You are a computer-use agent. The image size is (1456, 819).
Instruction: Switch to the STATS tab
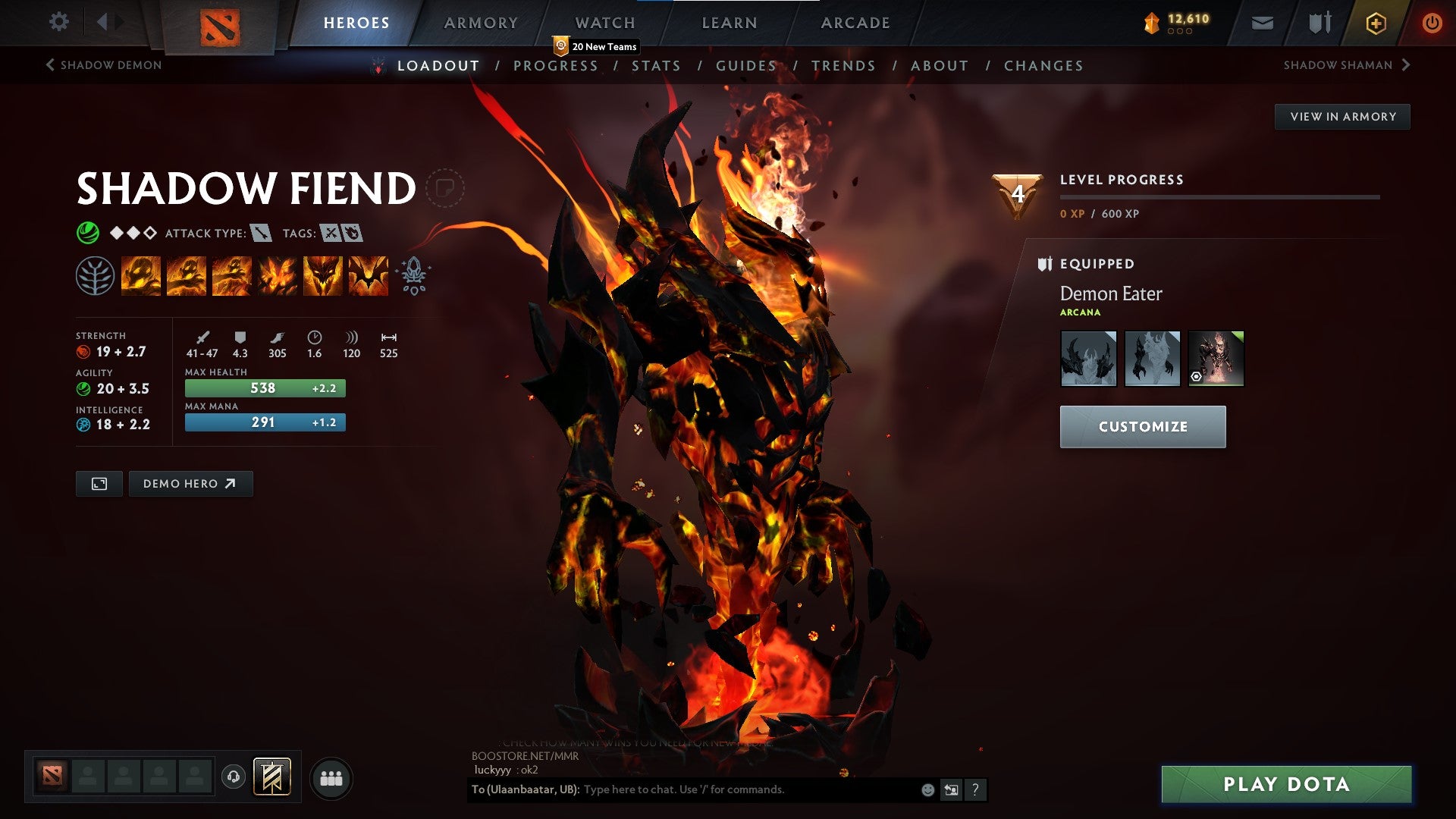657,66
